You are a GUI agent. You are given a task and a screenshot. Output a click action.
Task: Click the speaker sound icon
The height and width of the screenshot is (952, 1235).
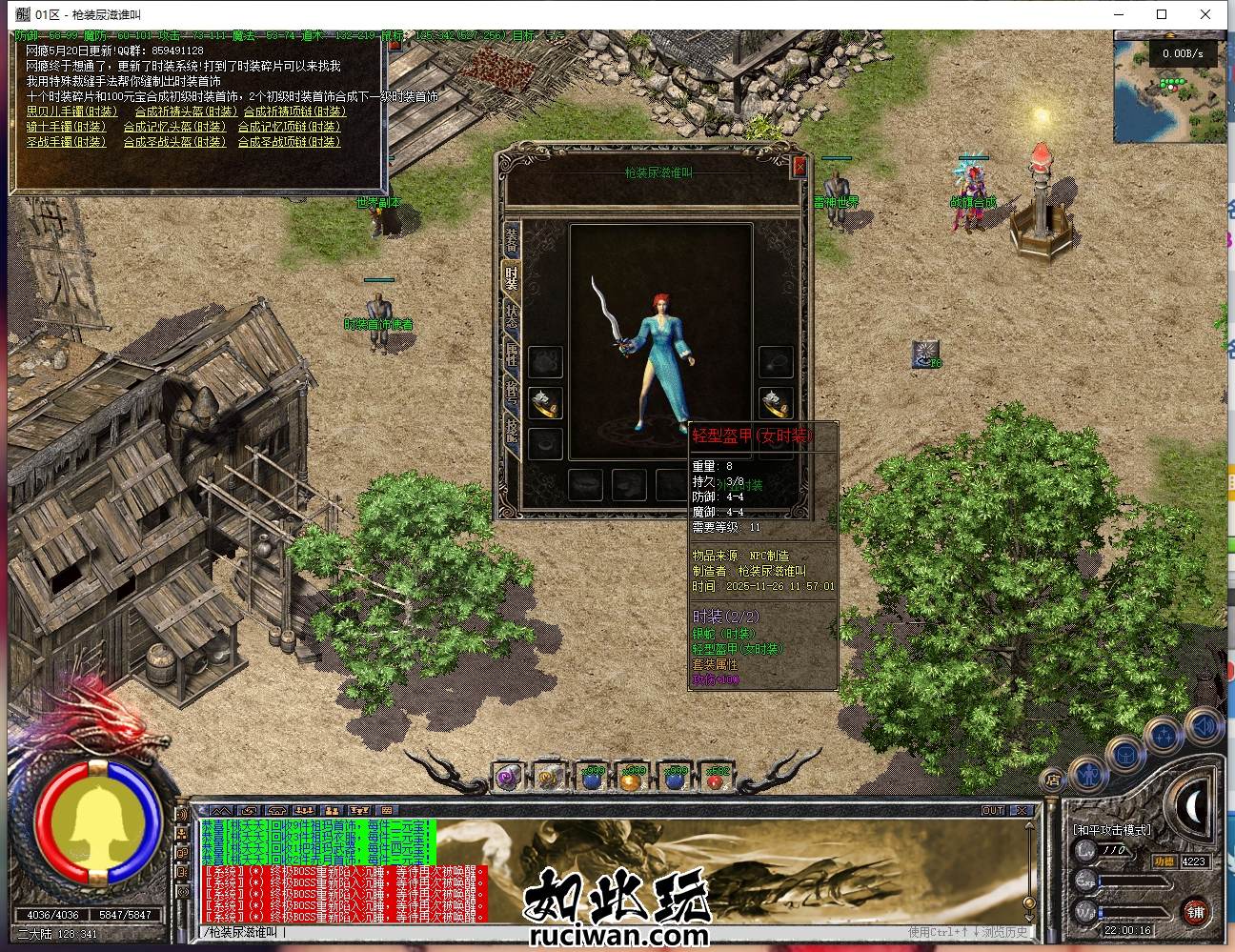click(x=1204, y=725)
